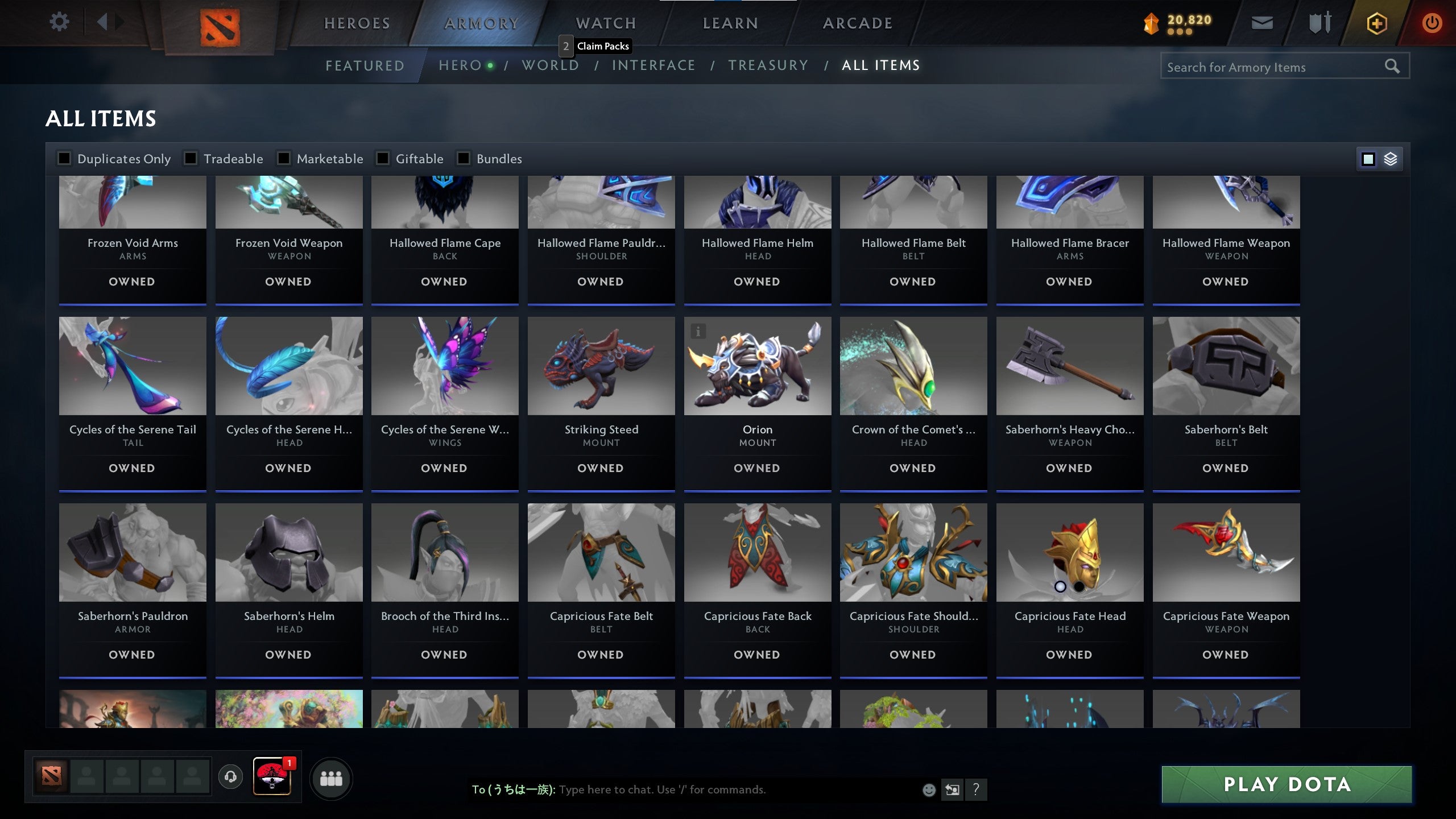Open Dota Plus with the gold hexagon icon
The image size is (1456, 819).
point(1377,23)
